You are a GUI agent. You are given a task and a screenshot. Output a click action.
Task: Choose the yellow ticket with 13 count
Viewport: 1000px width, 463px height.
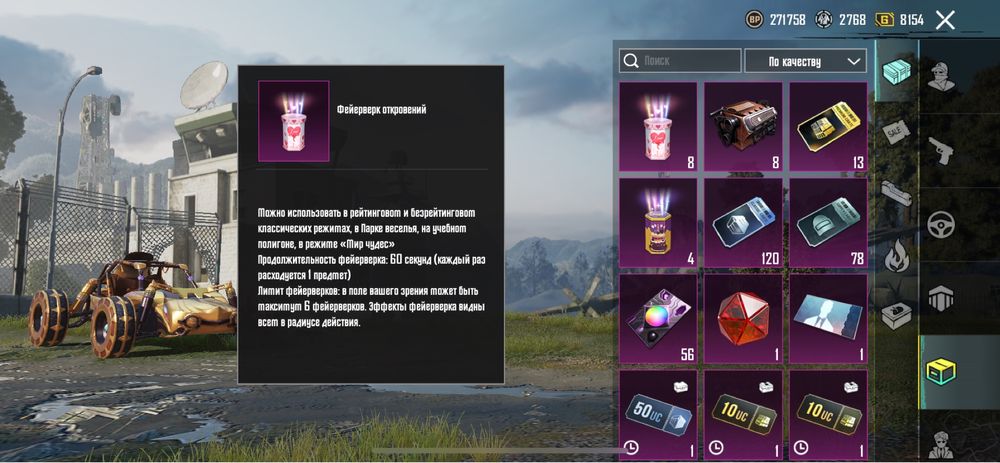click(x=828, y=126)
